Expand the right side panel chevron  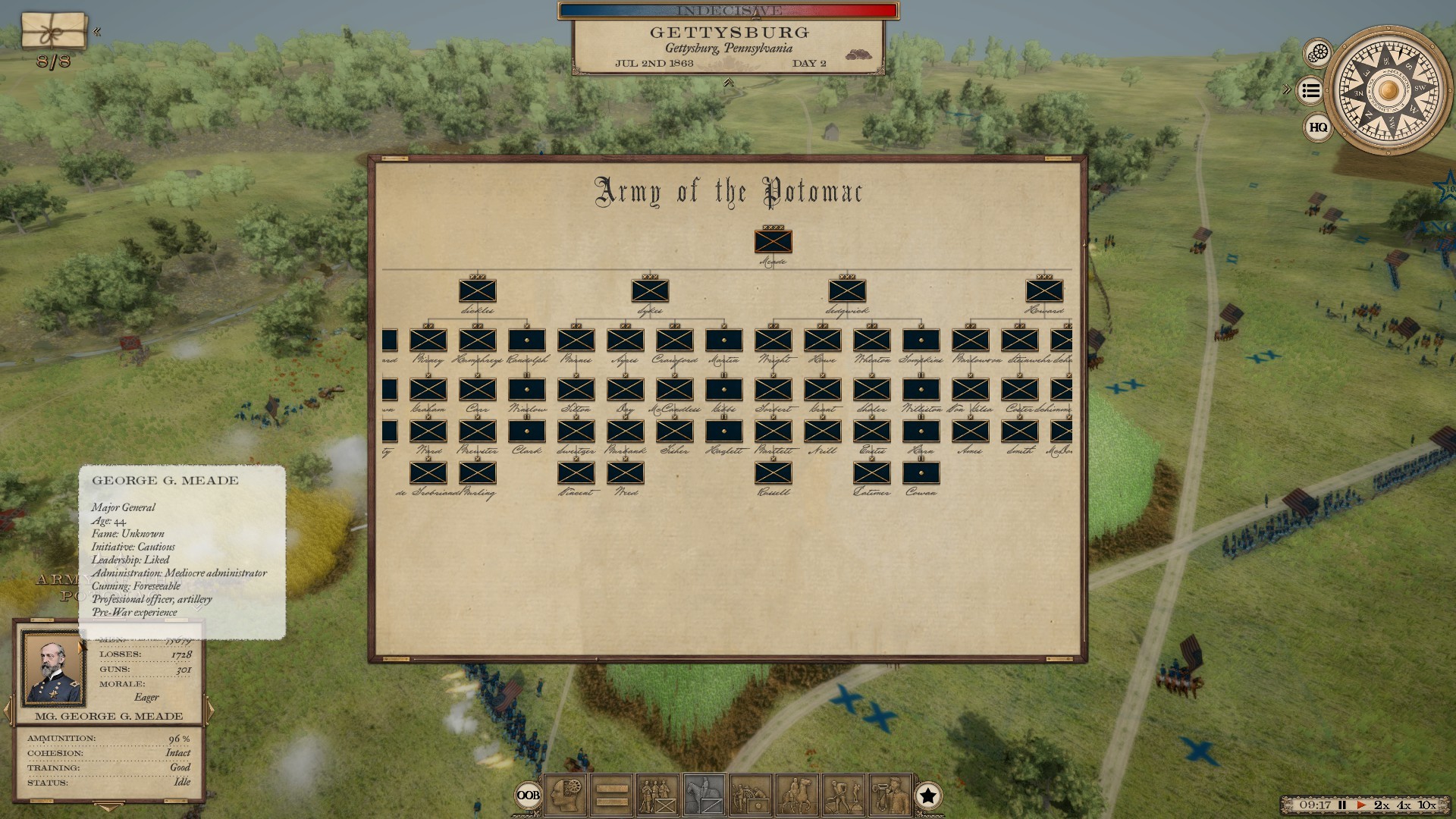tap(1285, 89)
